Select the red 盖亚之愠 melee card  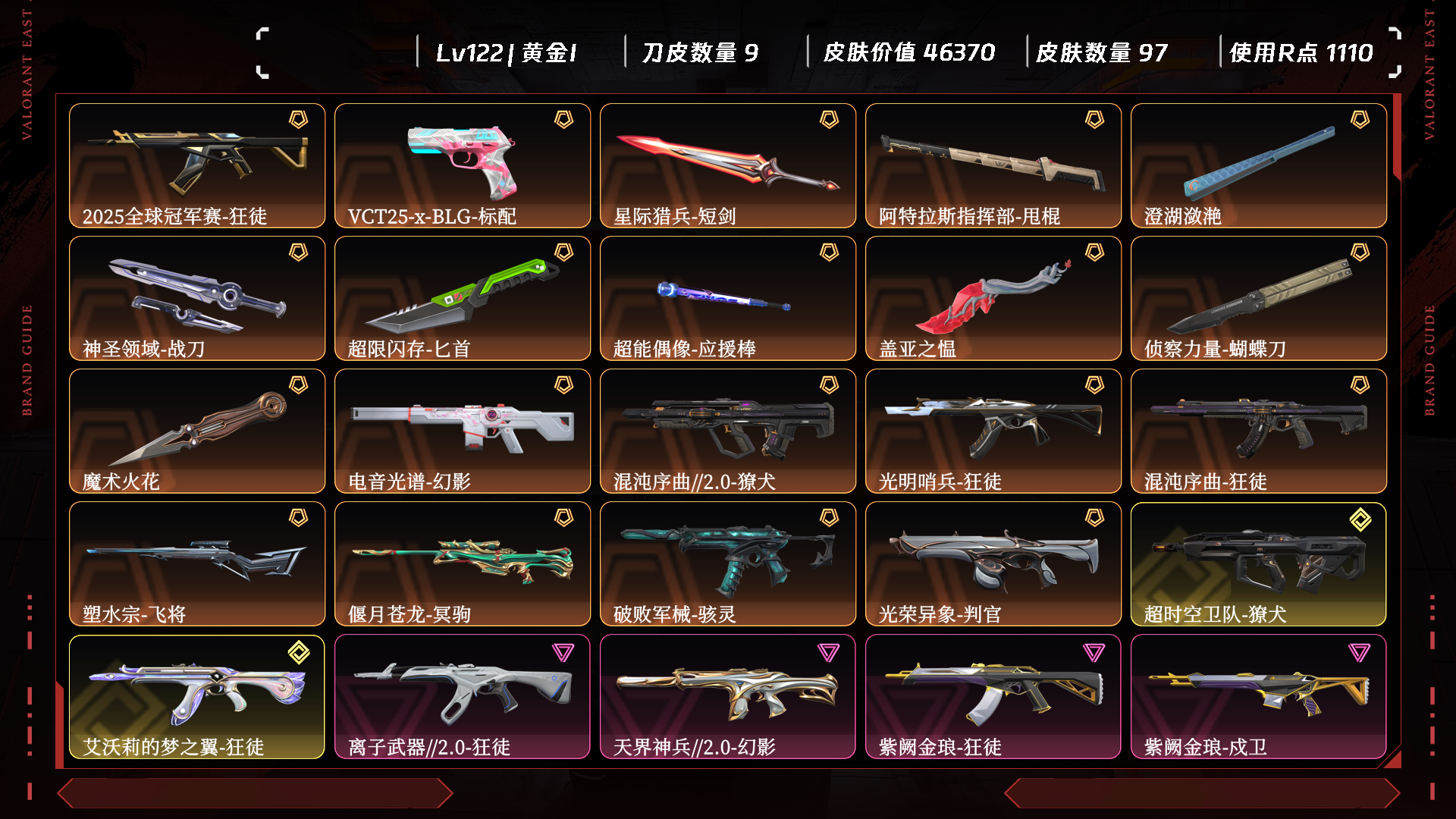coord(993,298)
